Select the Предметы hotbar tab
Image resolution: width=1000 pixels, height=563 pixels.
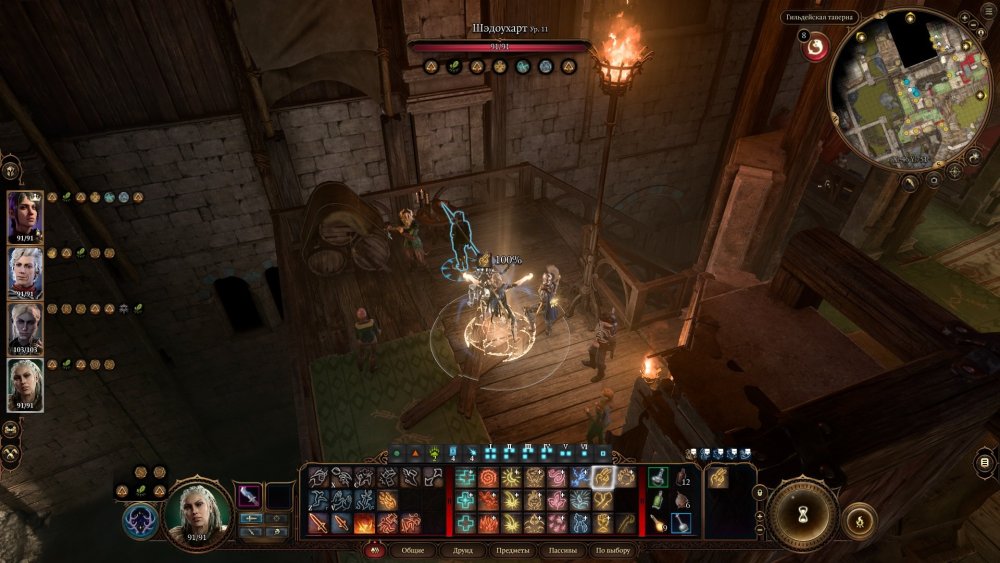click(x=514, y=551)
